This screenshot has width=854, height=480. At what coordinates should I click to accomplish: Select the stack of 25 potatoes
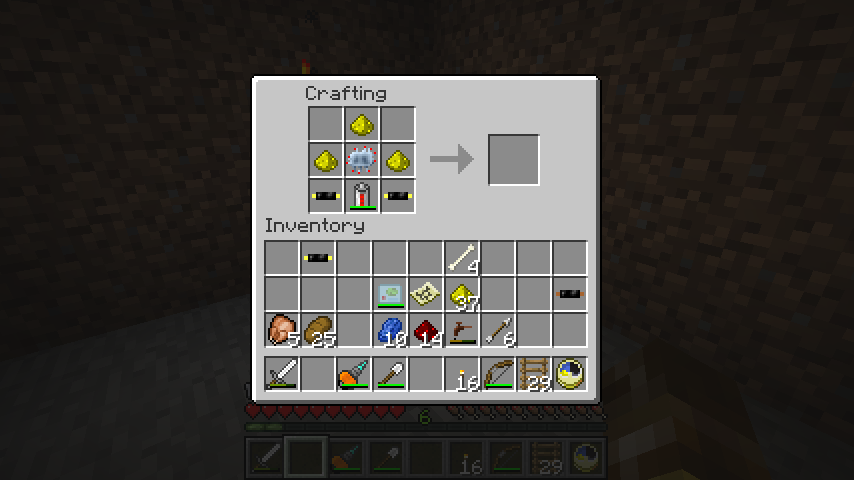(x=317, y=330)
